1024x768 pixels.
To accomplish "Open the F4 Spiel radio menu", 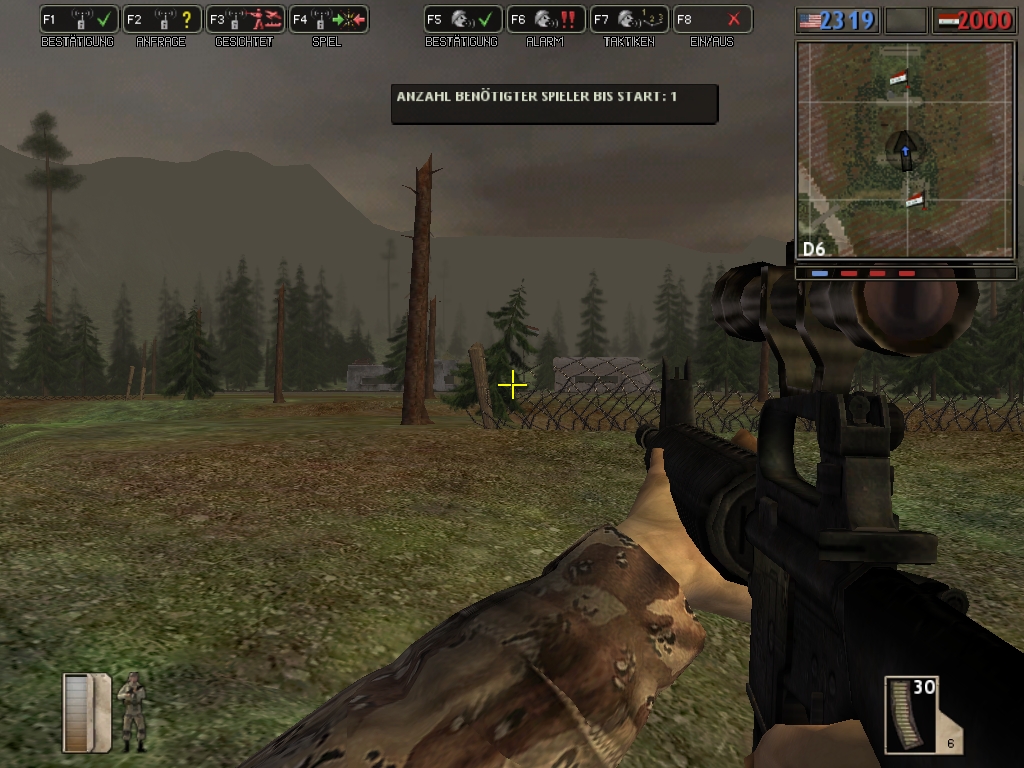I will click(328, 19).
